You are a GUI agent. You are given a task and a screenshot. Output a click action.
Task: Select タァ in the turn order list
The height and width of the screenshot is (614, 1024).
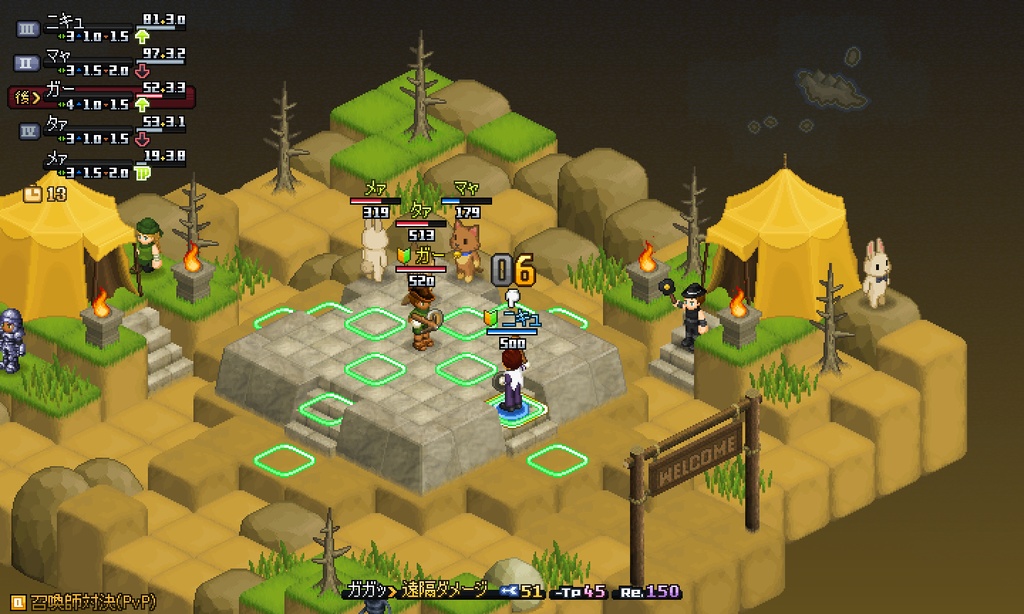tap(100, 130)
